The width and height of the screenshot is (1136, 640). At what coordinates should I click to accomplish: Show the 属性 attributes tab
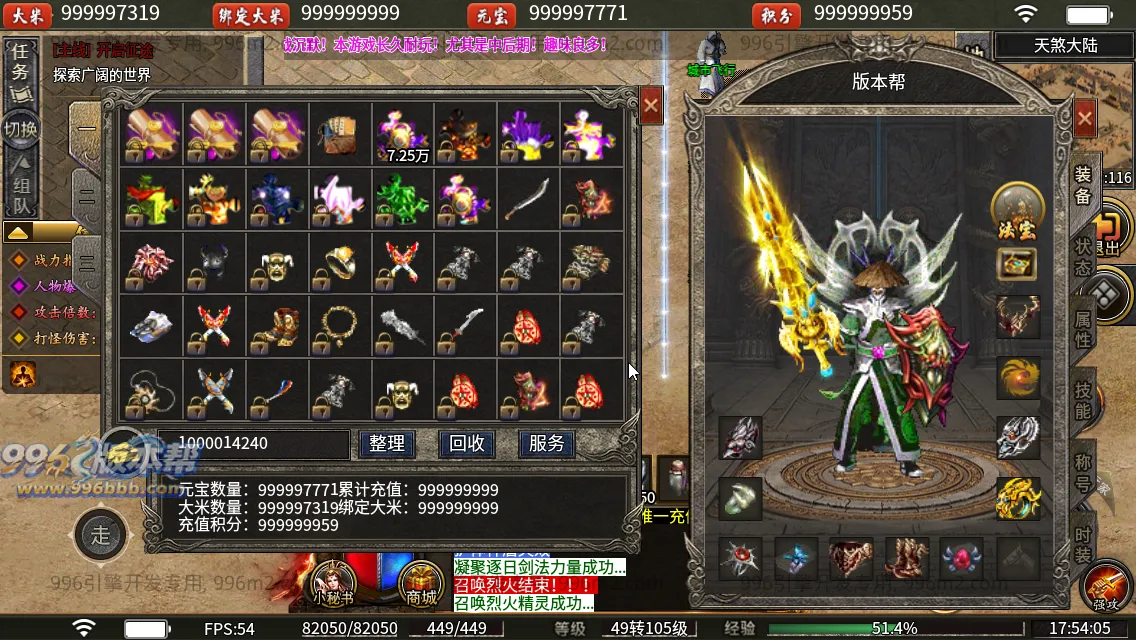tap(1083, 328)
